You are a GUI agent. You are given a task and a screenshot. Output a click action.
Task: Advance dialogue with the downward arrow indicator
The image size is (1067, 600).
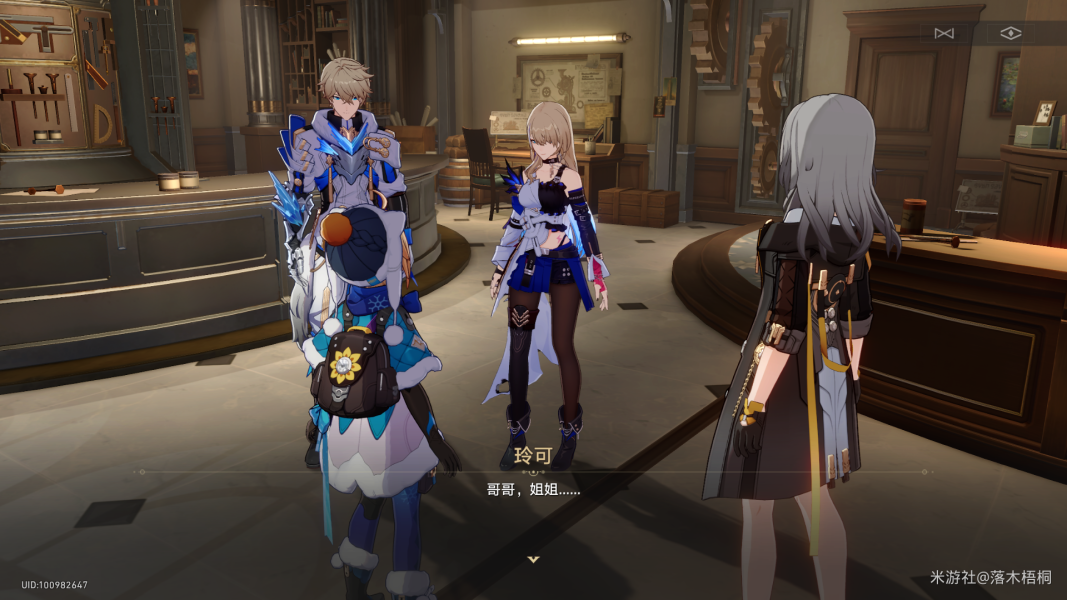tap(533, 559)
